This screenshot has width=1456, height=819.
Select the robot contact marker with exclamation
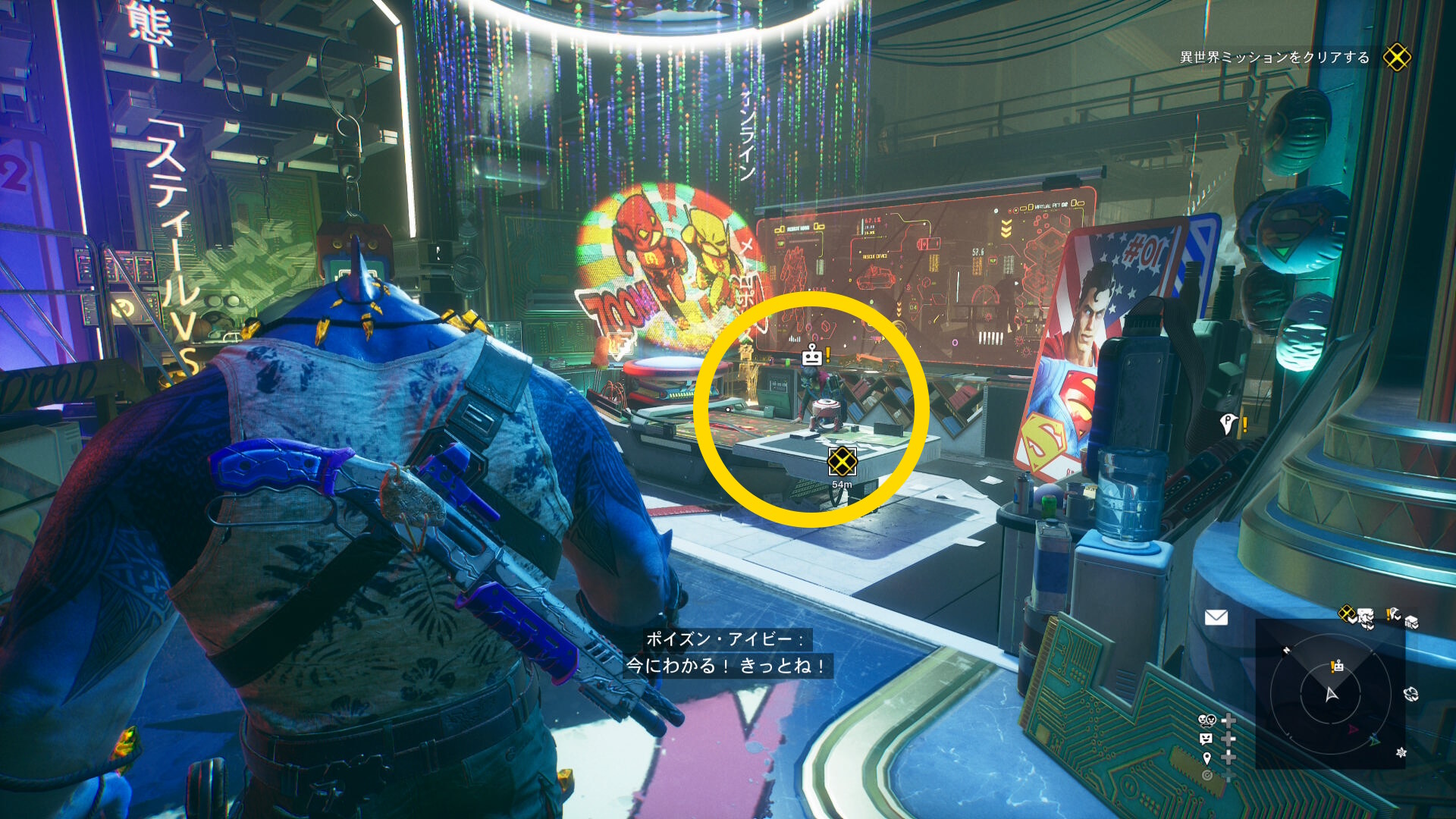tap(812, 355)
